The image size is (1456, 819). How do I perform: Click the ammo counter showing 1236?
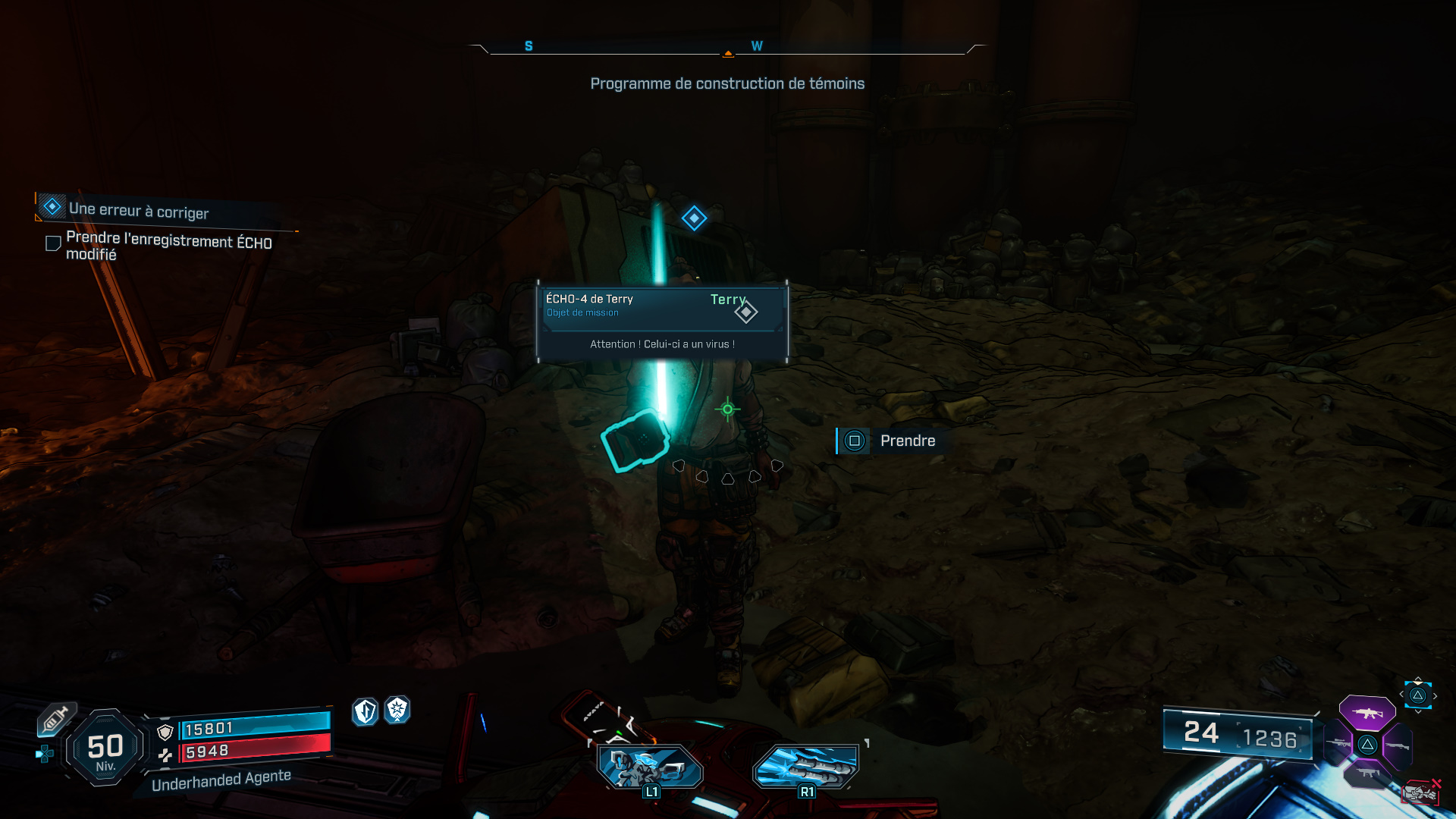(x=1273, y=735)
